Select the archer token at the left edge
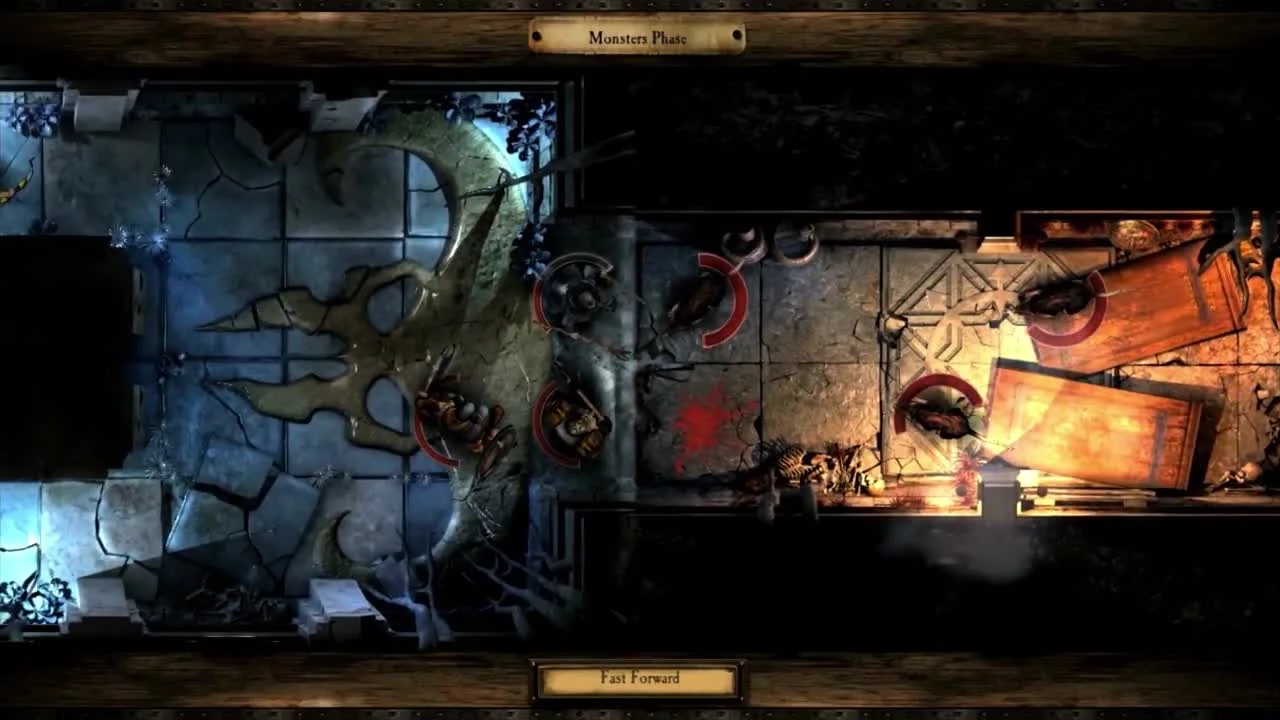The width and height of the screenshot is (1280, 720). [x=15, y=185]
